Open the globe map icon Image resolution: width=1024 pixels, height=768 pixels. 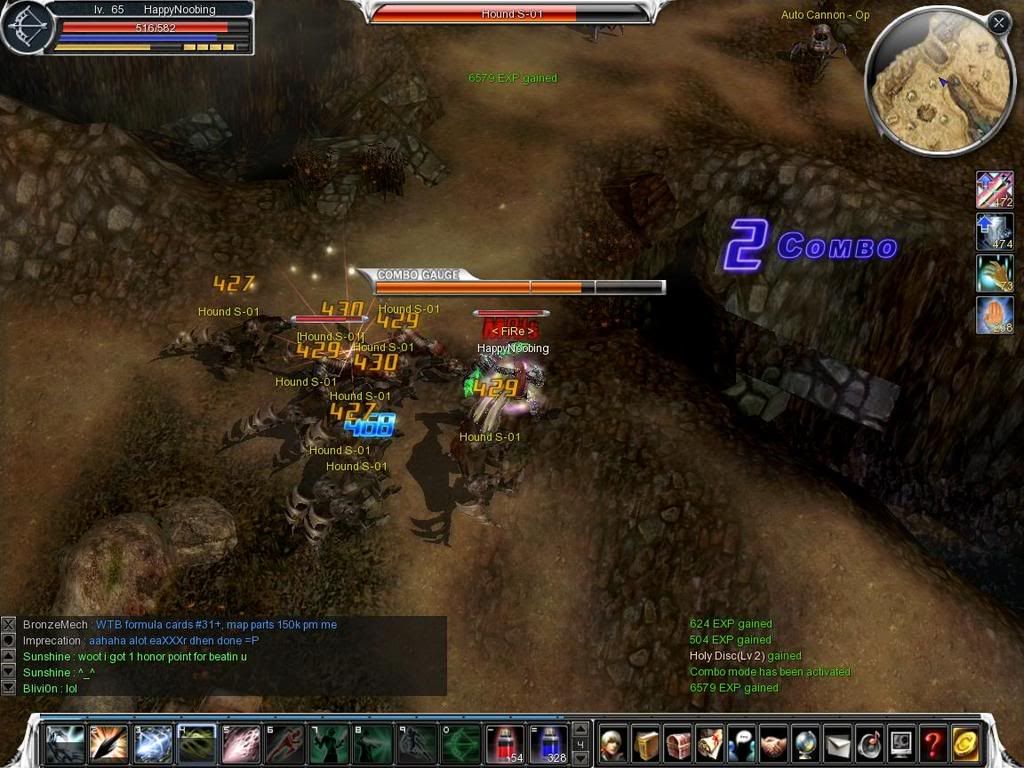pyautogui.click(x=806, y=744)
